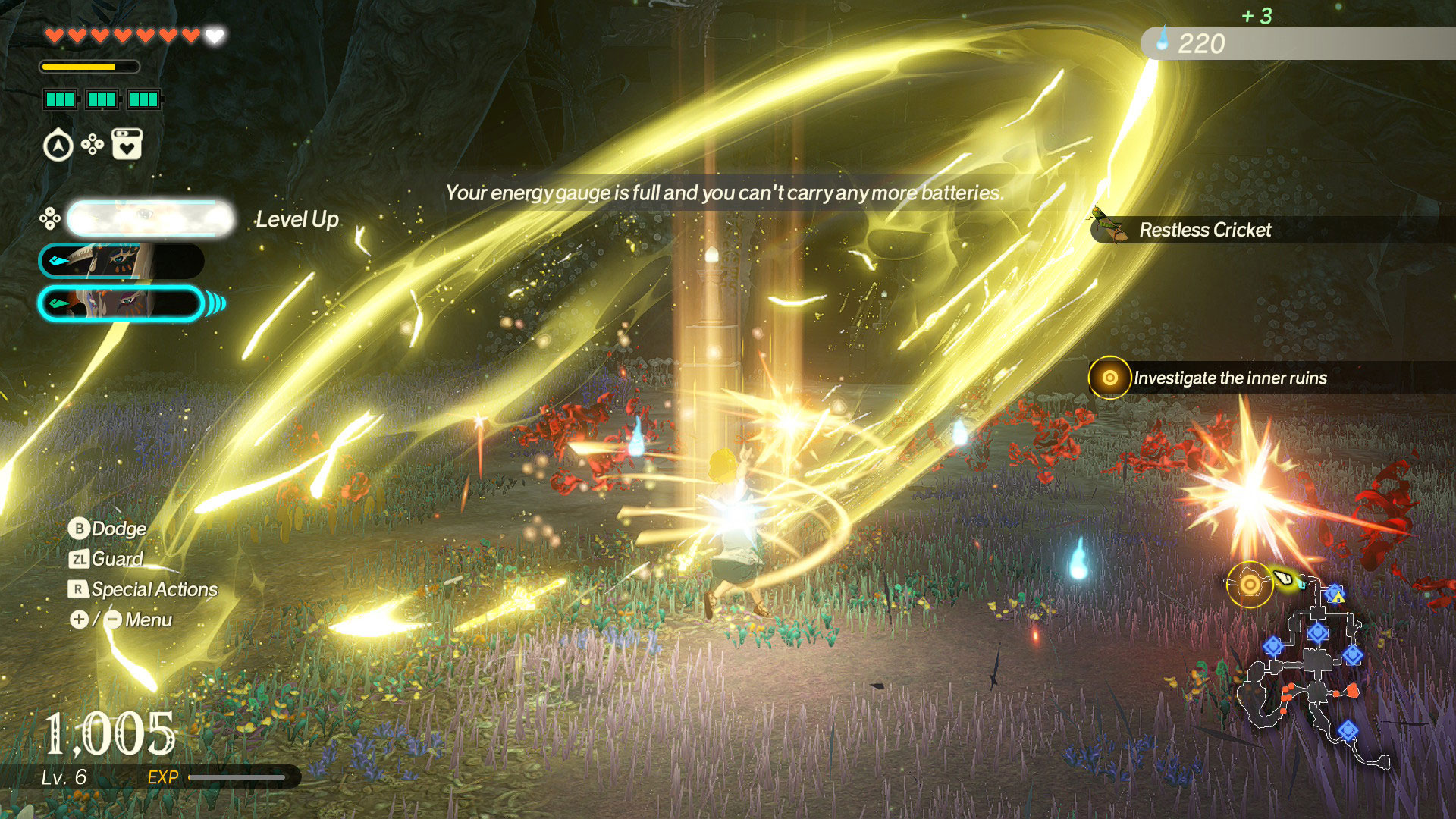1456x819 pixels.
Task: Click the circular arrow compass icon
Action: click(58, 146)
